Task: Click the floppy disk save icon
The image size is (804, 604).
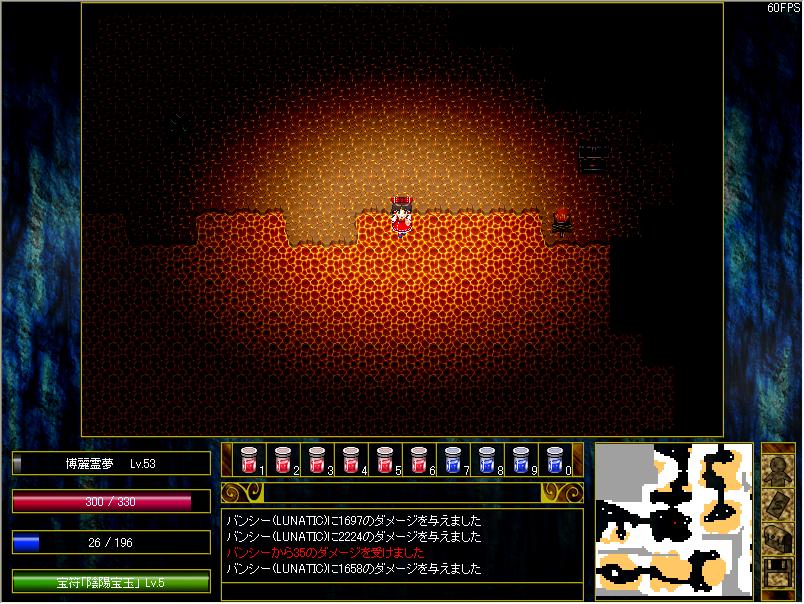Action: coord(778,573)
